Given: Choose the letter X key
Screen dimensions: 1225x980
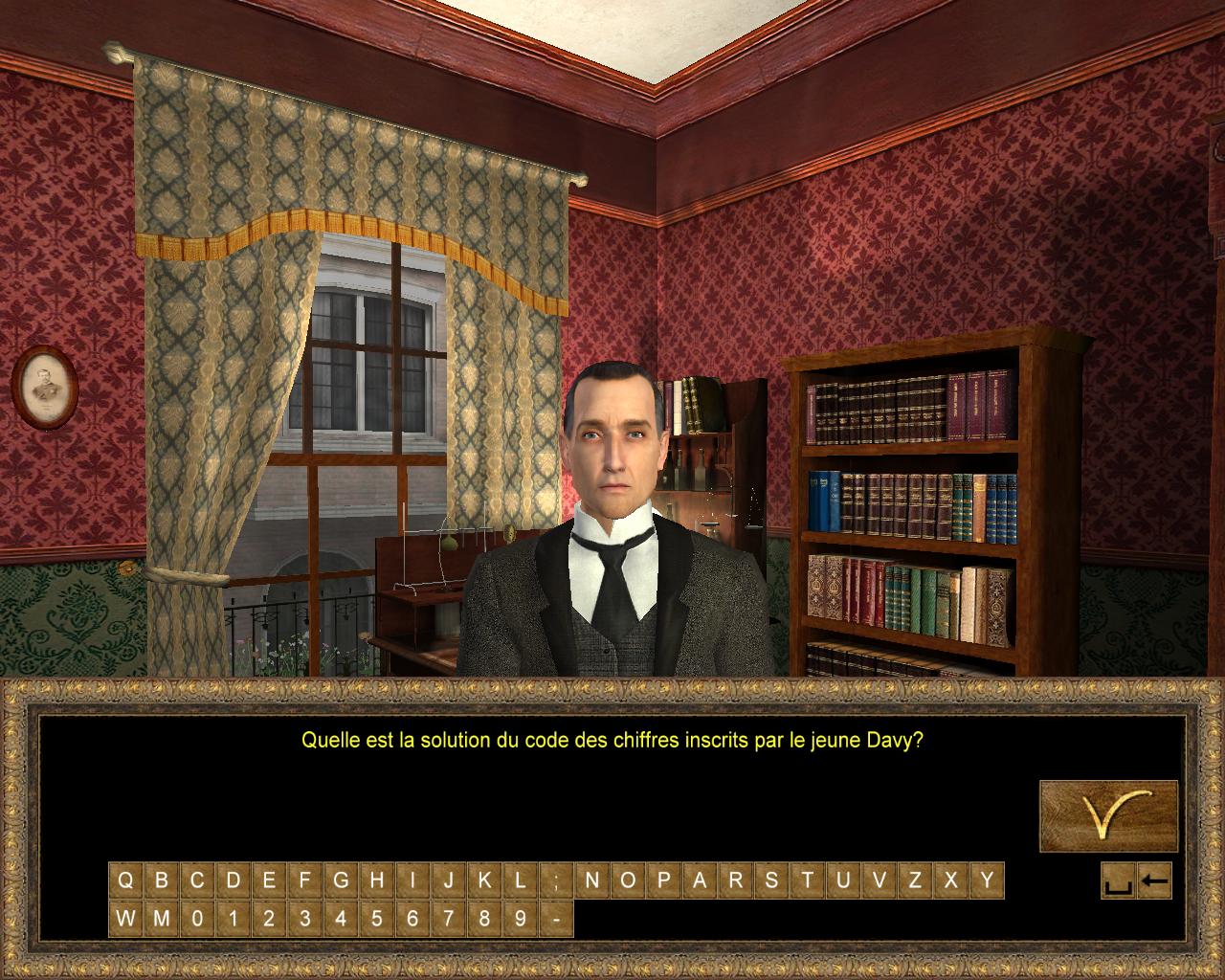Looking at the screenshot, I should (x=950, y=880).
